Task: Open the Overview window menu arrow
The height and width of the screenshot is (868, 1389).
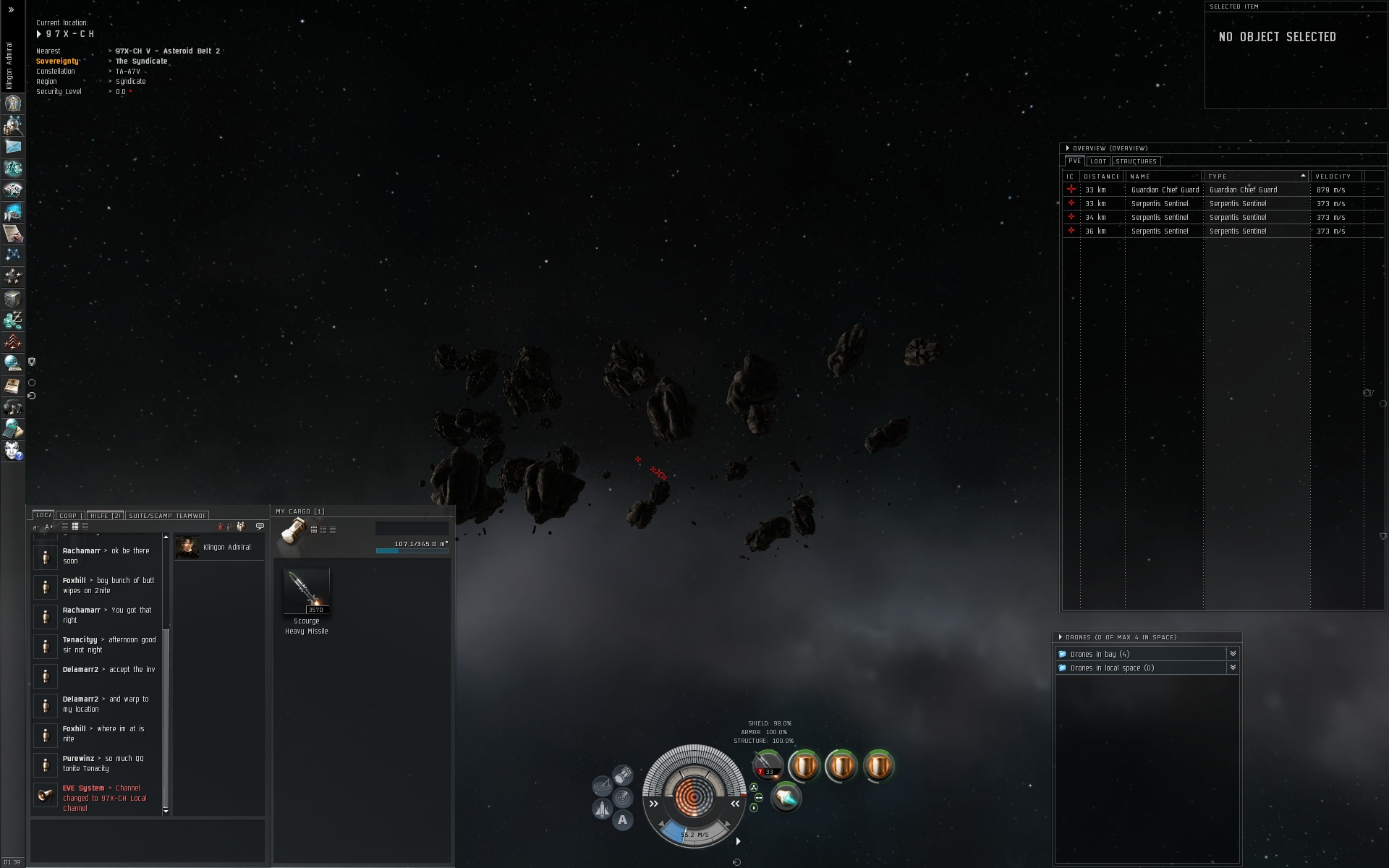Action: [x=1067, y=148]
